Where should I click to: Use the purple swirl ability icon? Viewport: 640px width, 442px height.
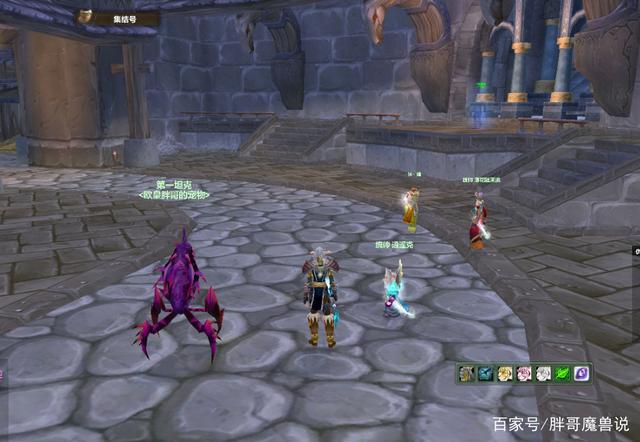pyautogui.click(x=581, y=373)
